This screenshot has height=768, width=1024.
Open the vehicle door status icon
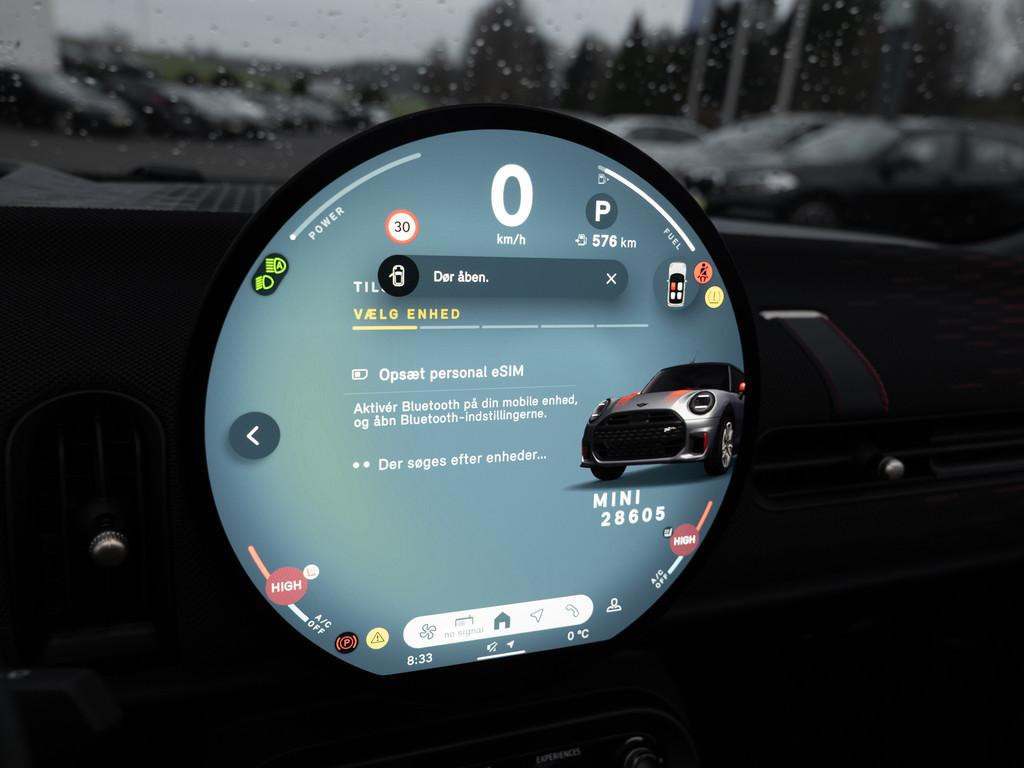[x=677, y=285]
